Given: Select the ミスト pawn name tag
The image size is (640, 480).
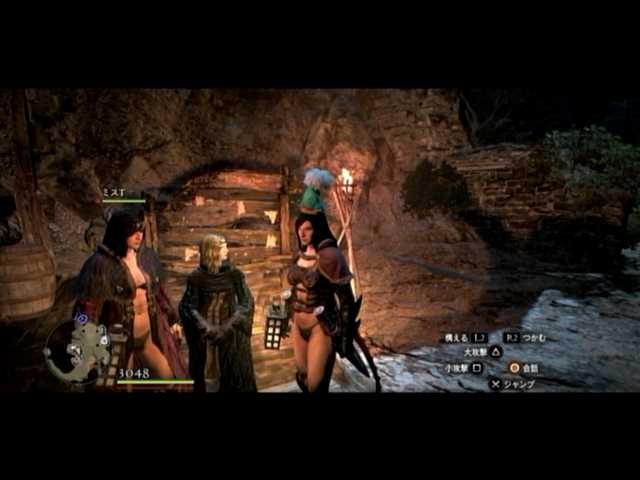Looking at the screenshot, I should tap(113, 190).
